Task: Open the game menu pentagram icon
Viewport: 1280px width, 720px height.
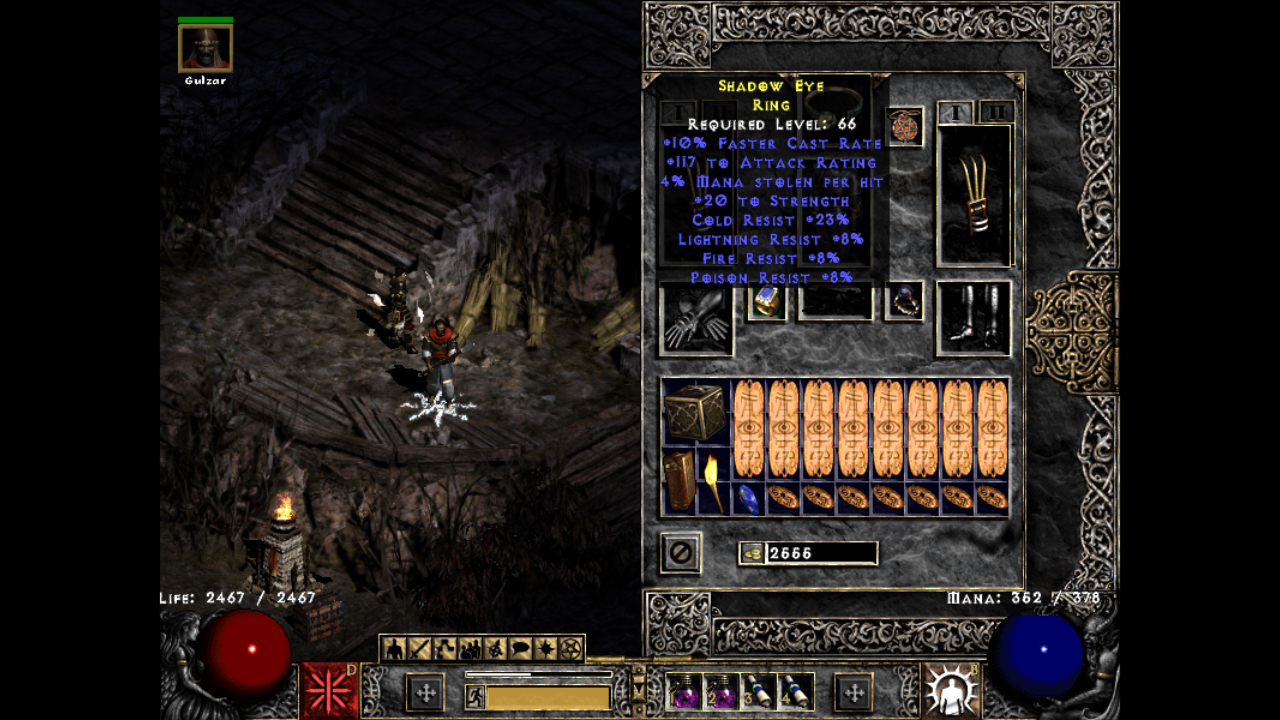Action: (x=570, y=649)
